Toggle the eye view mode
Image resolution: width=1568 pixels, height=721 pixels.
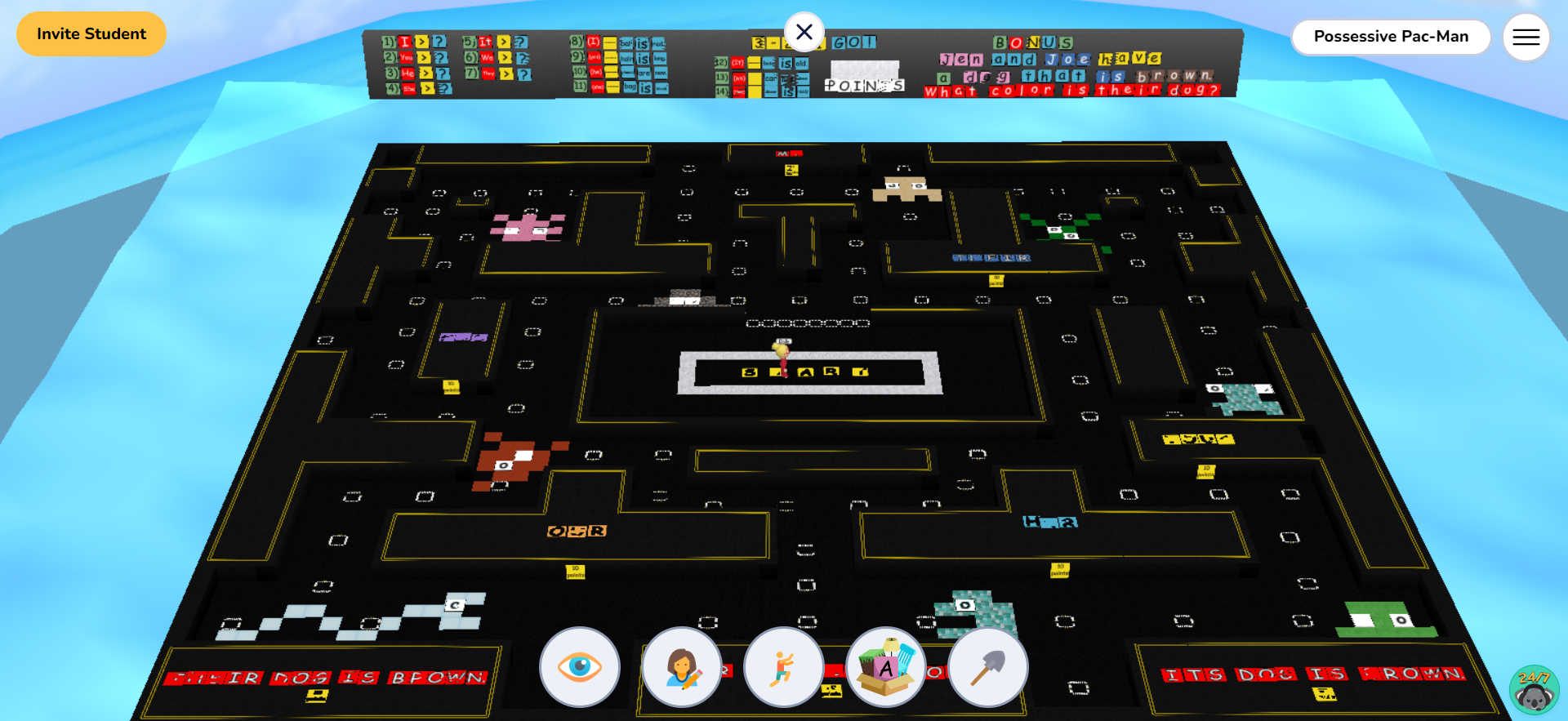[x=580, y=667]
